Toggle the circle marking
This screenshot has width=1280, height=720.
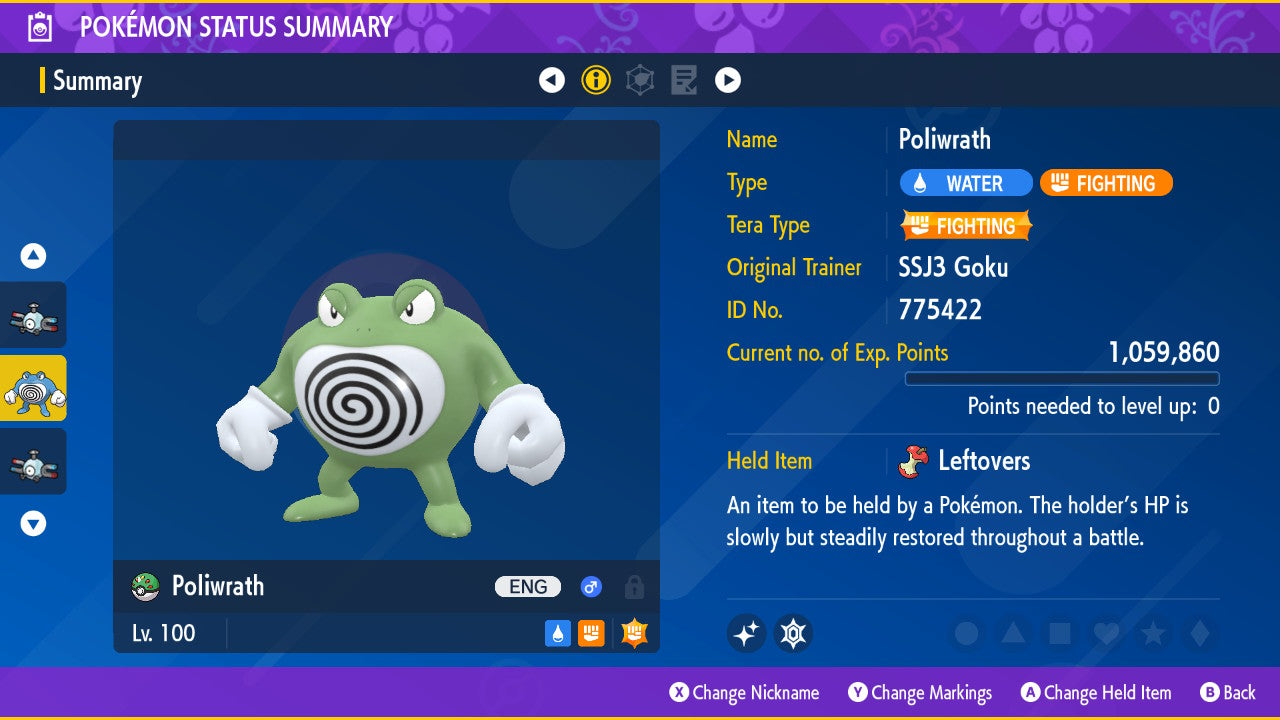966,633
